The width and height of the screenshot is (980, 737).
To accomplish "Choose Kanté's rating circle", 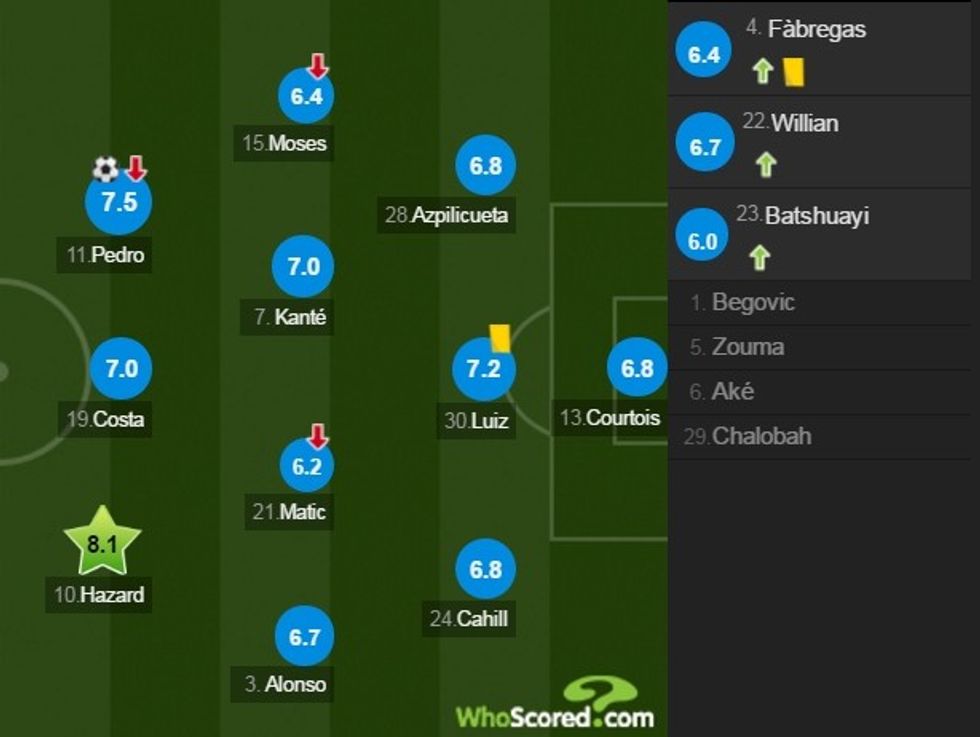I will (x=302, y=267).
